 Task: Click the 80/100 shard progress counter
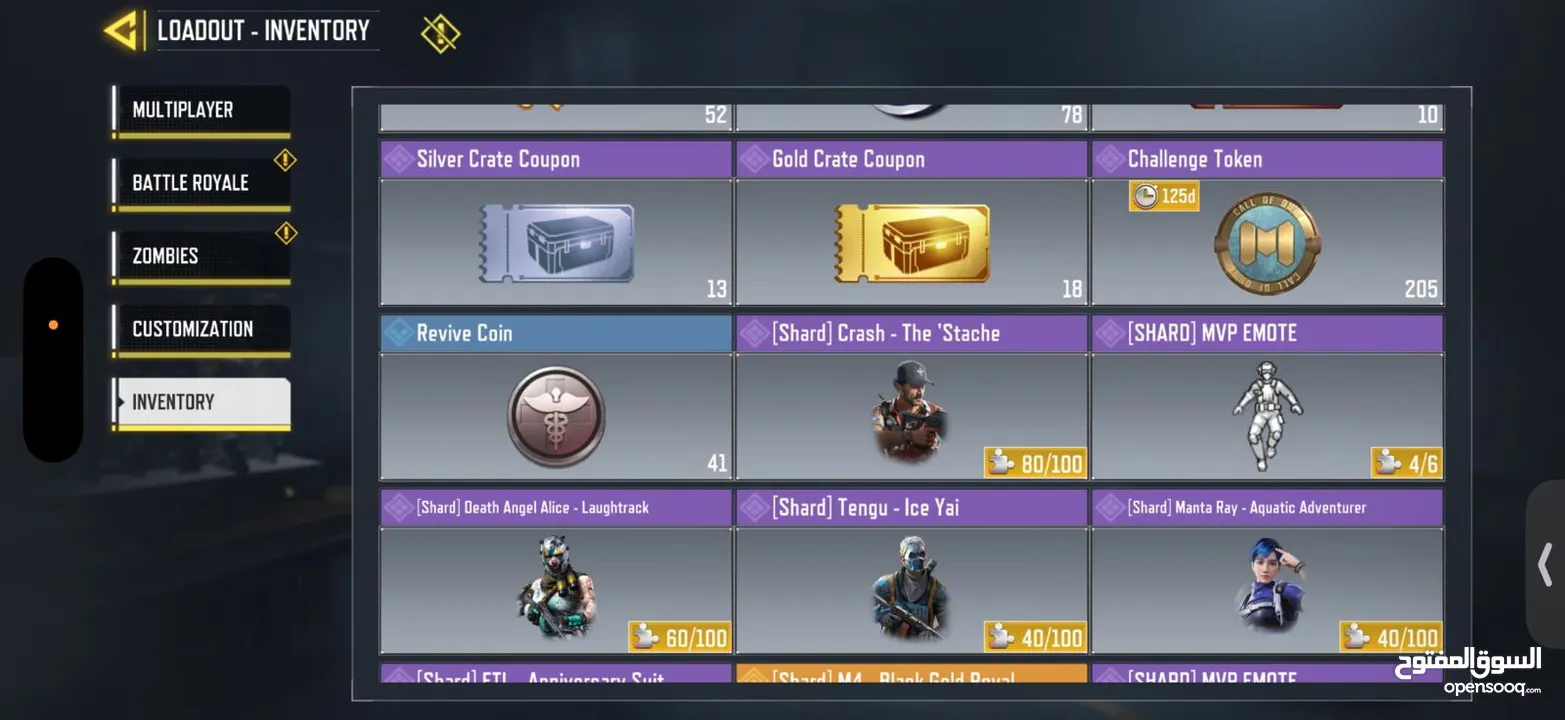pyautogui.click(x=1035, y=462)
